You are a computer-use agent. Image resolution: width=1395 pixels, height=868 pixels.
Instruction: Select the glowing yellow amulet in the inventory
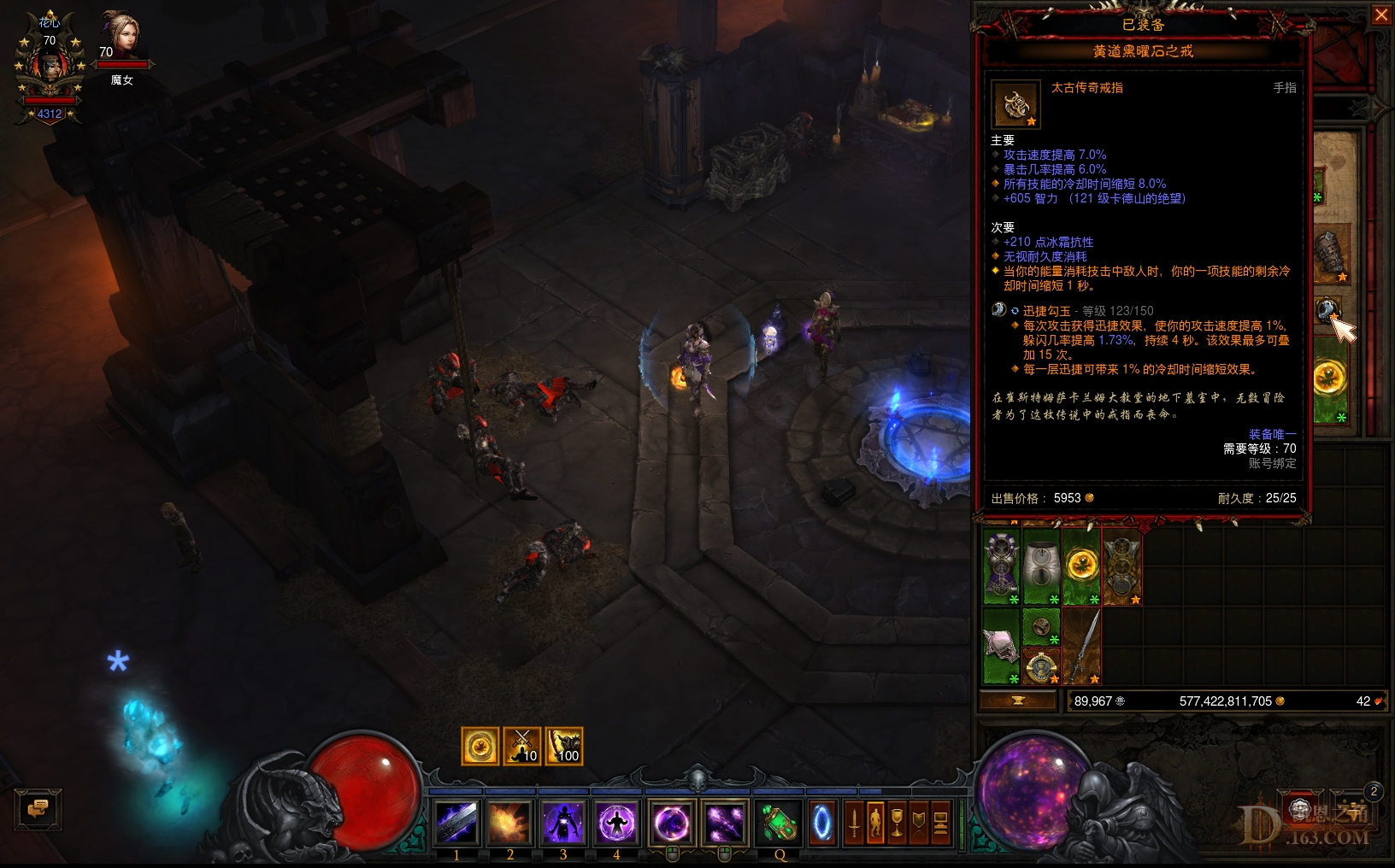(1084, 564)
